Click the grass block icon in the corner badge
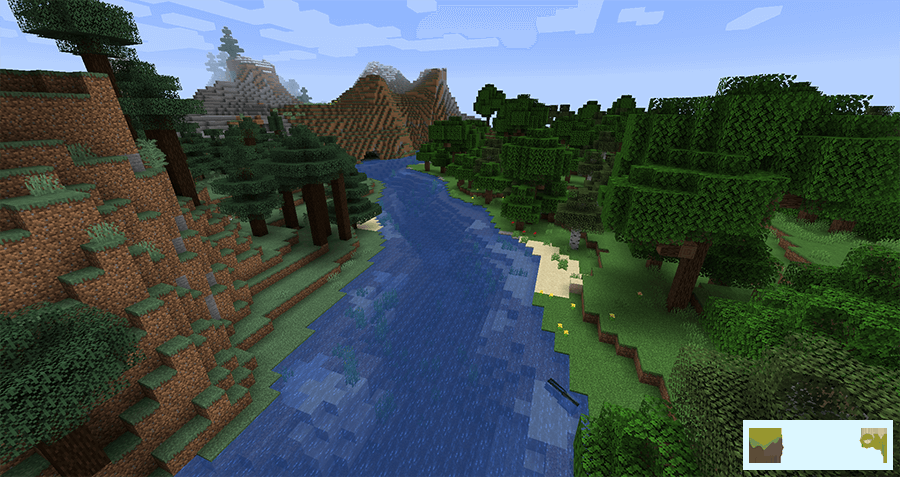900x477 pixels. (765, 445)
